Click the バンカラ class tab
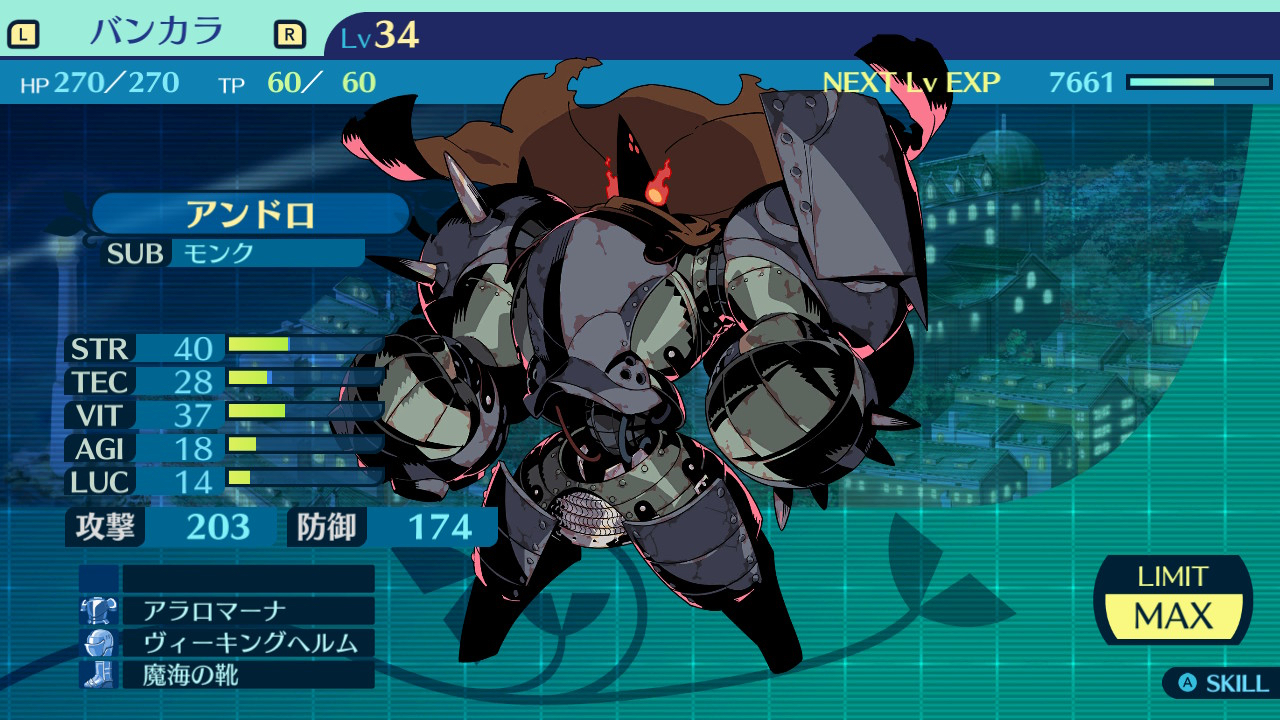This screenshot has width=1280, height=720. click(156, 33)
